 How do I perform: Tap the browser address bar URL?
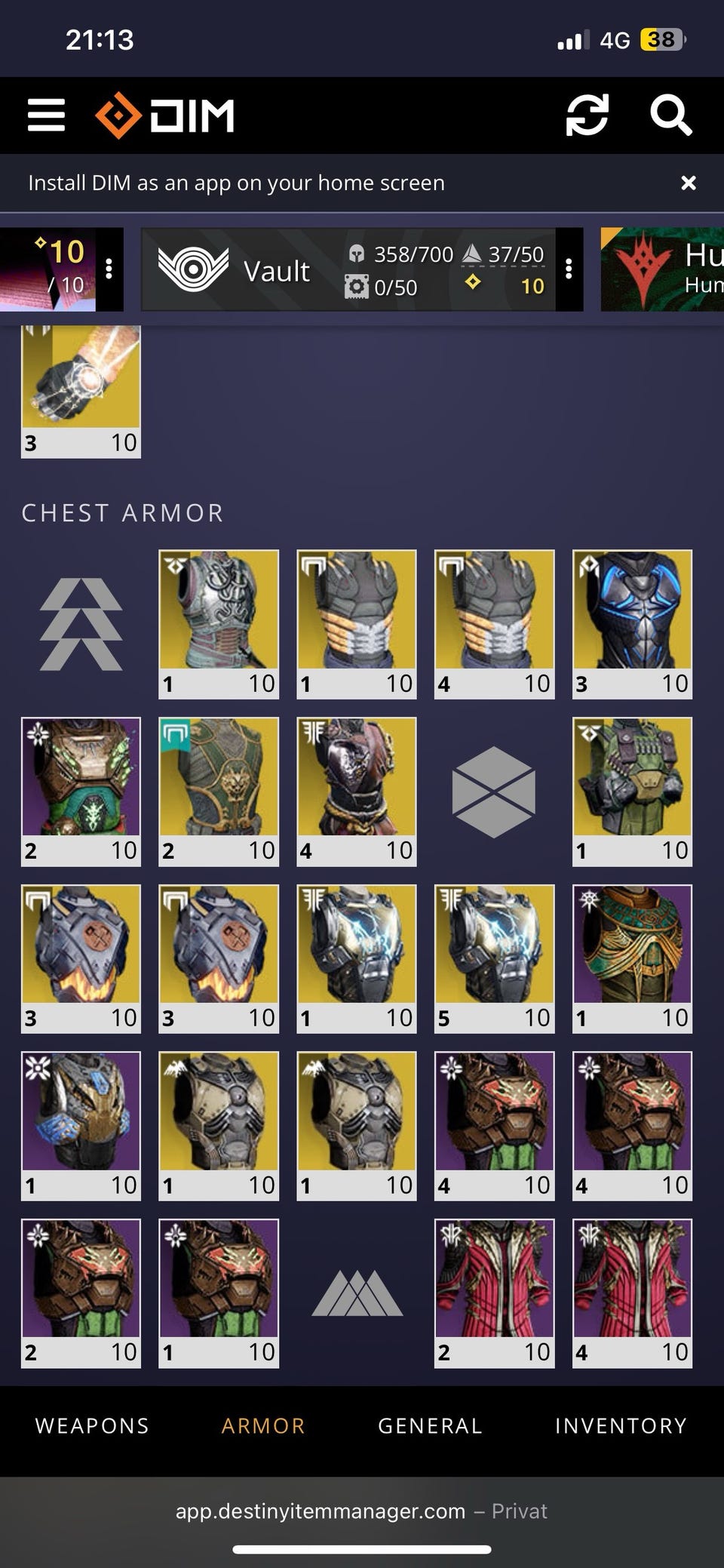(x=321, y=1511)
